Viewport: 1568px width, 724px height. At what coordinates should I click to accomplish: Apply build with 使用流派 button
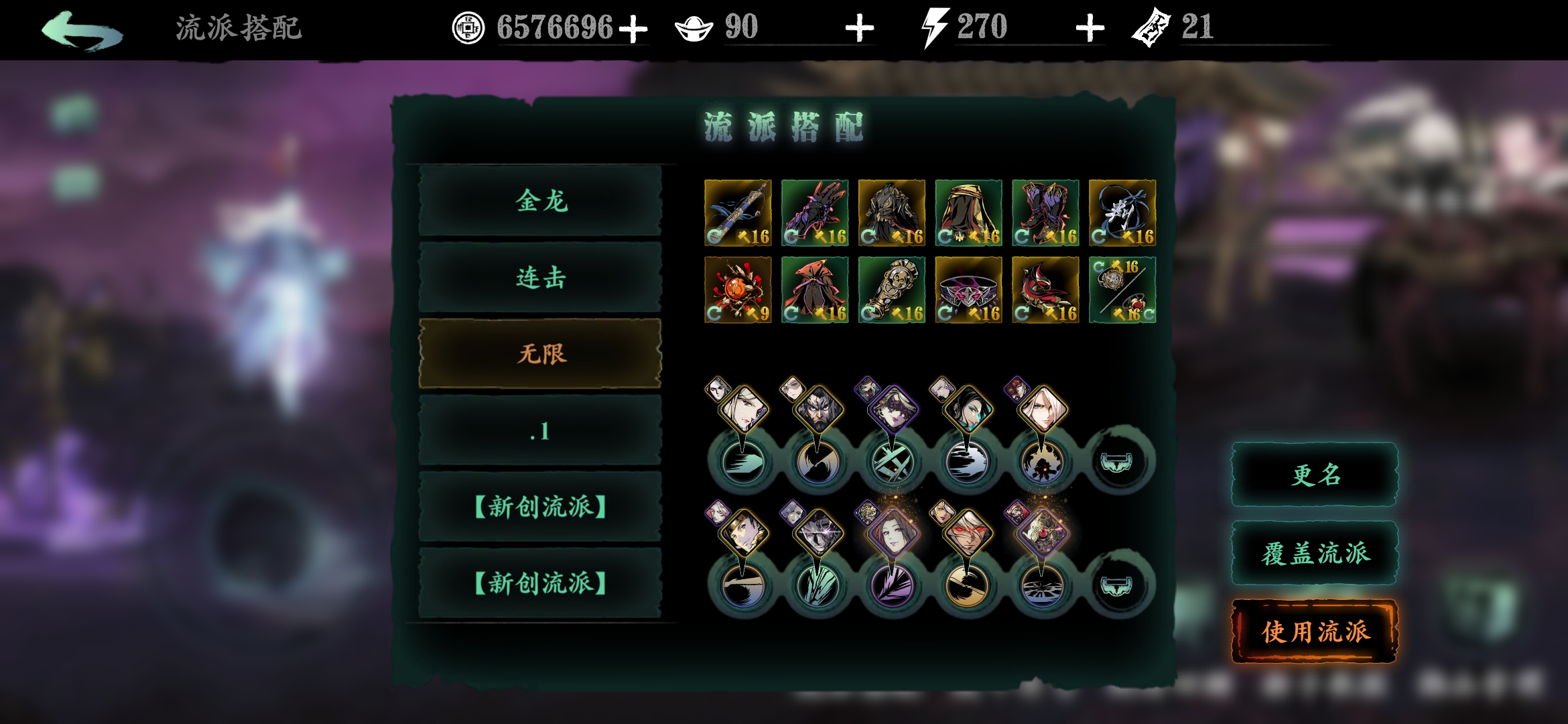[1315, 631]
